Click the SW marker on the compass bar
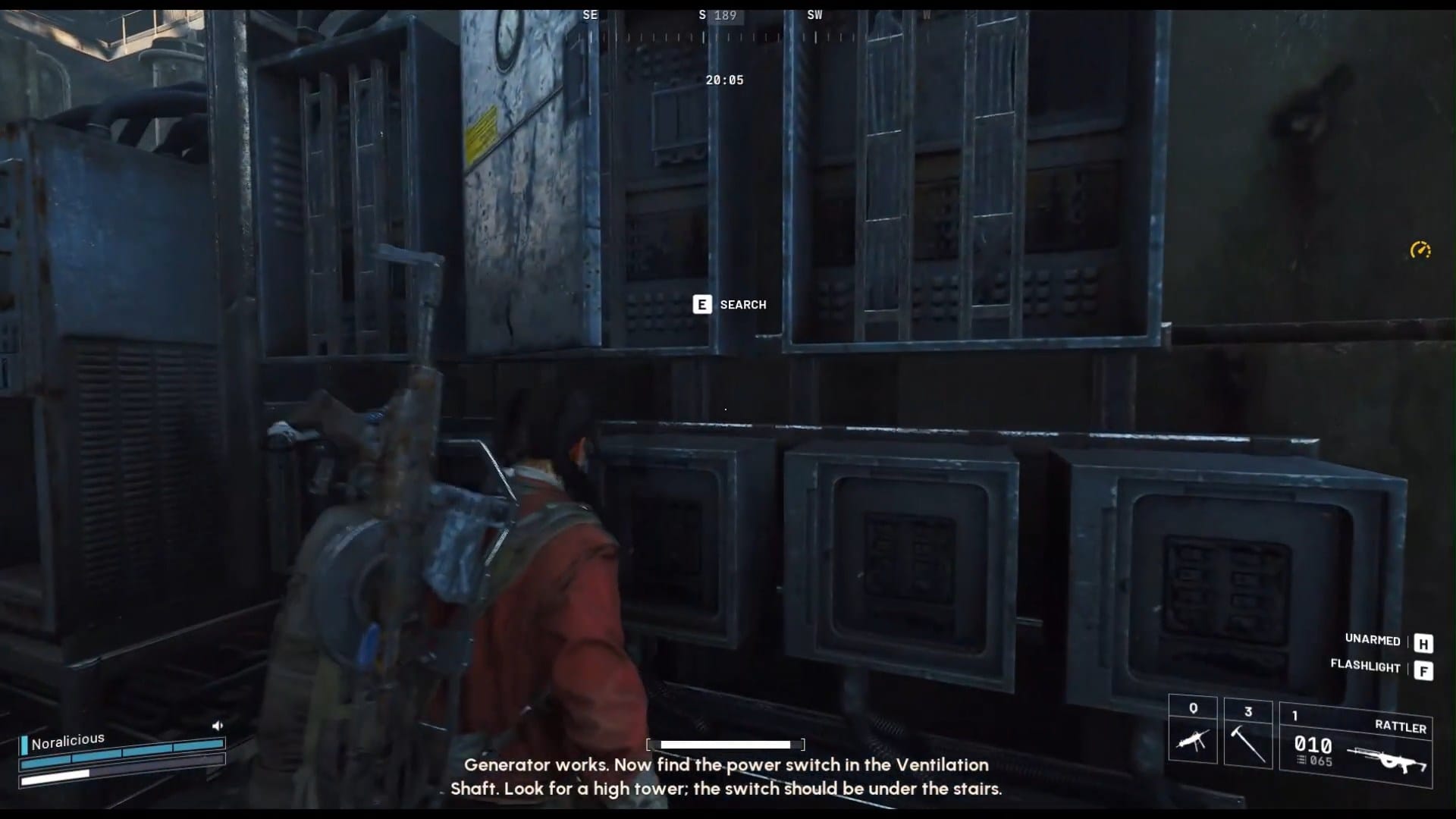 point(816,14)
